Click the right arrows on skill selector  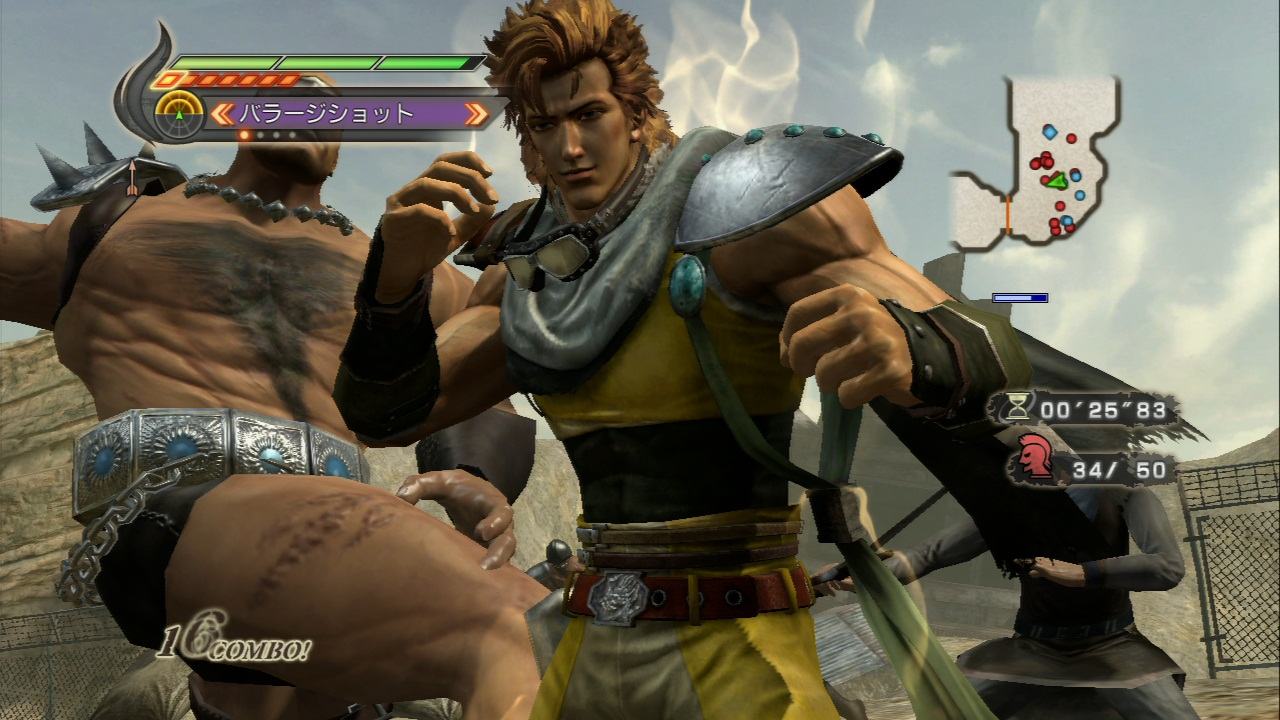(x=477, y=113)
